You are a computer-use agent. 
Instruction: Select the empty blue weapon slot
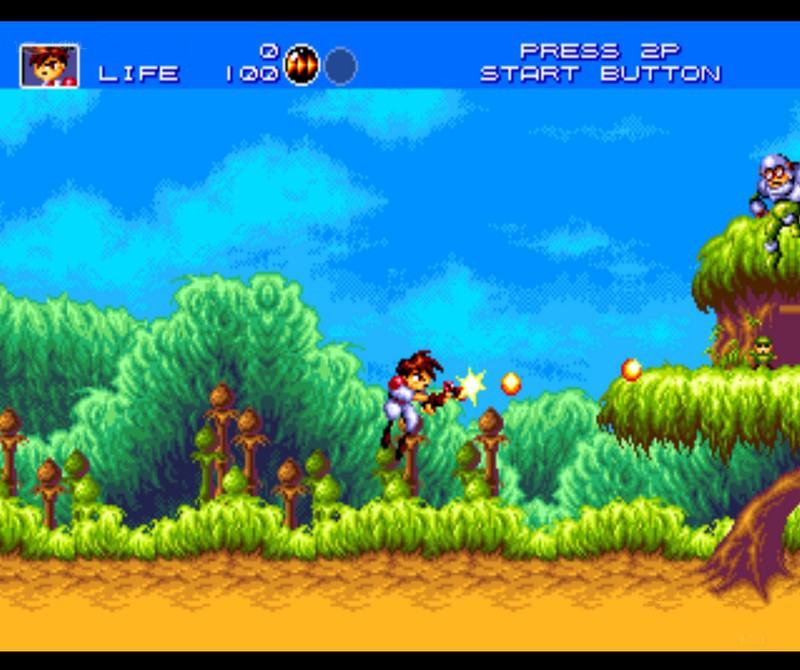pos(340,66)
